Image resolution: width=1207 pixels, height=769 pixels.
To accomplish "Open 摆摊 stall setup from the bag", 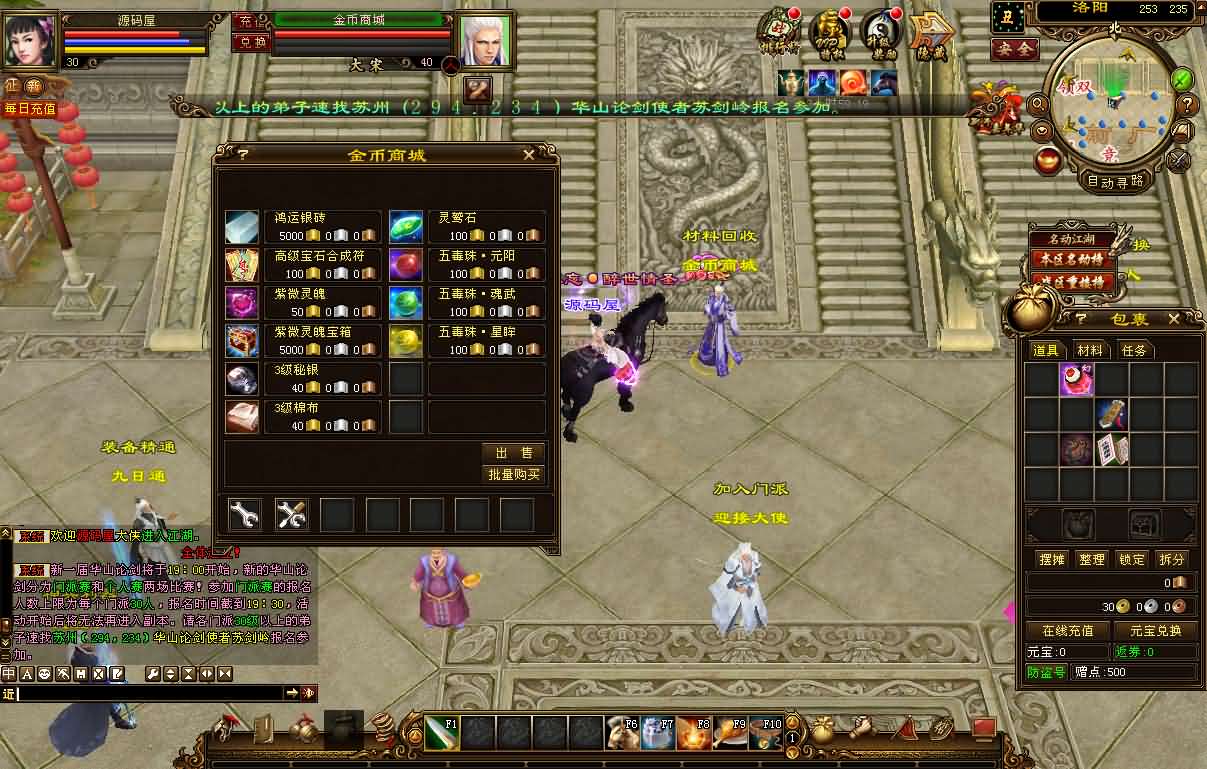I will (x=1052, y=559).
